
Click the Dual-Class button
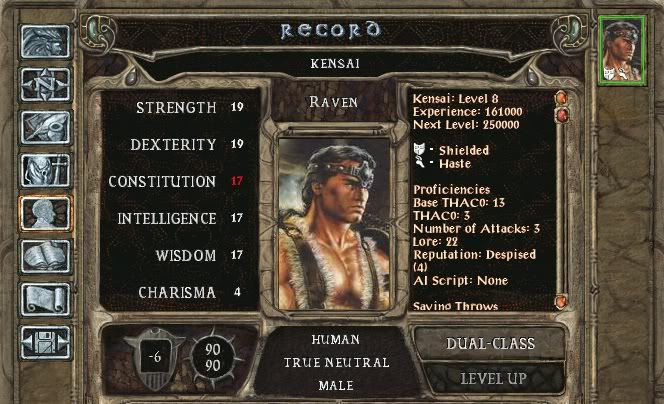(x=490, y=343)
